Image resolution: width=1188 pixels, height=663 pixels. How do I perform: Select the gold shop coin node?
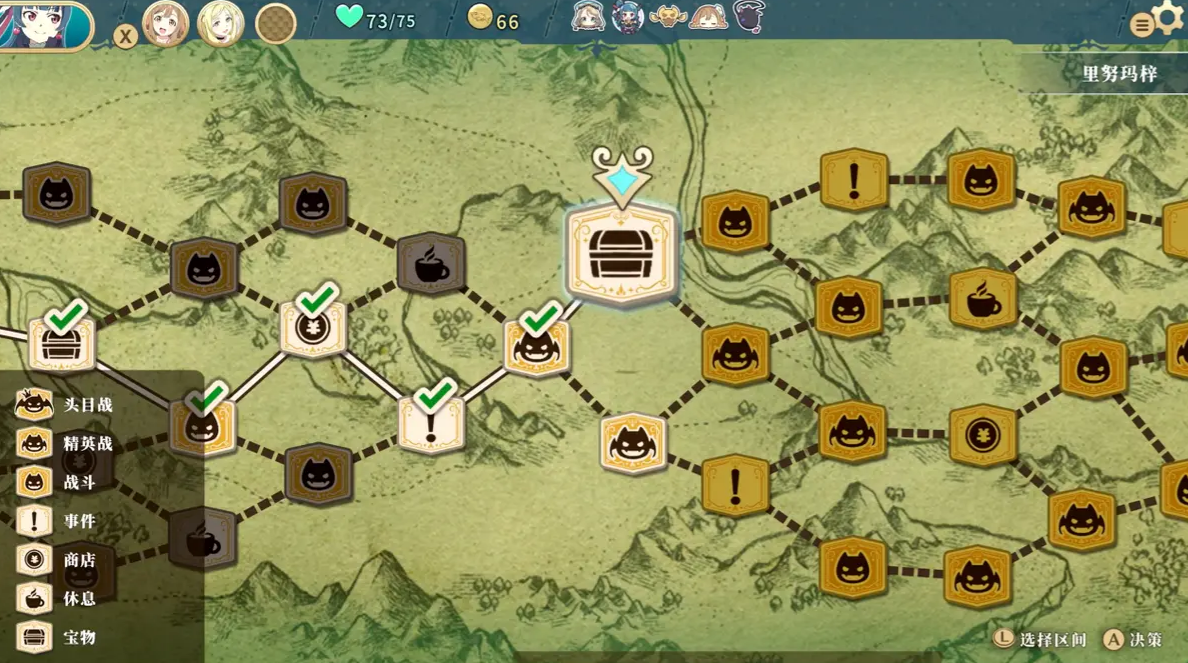pyautogui.click(x=983, y=435)
